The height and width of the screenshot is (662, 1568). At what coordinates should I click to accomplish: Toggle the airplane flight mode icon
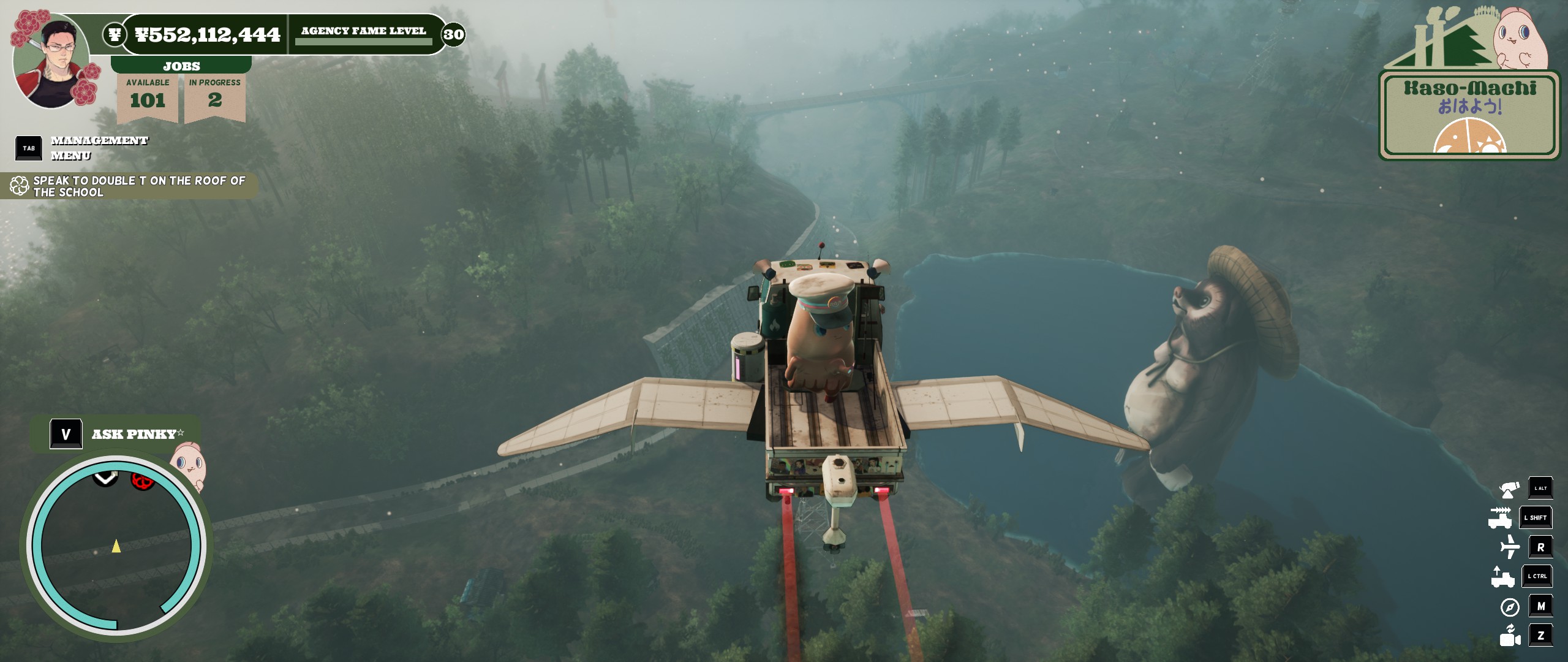(x=1510, y=547)
